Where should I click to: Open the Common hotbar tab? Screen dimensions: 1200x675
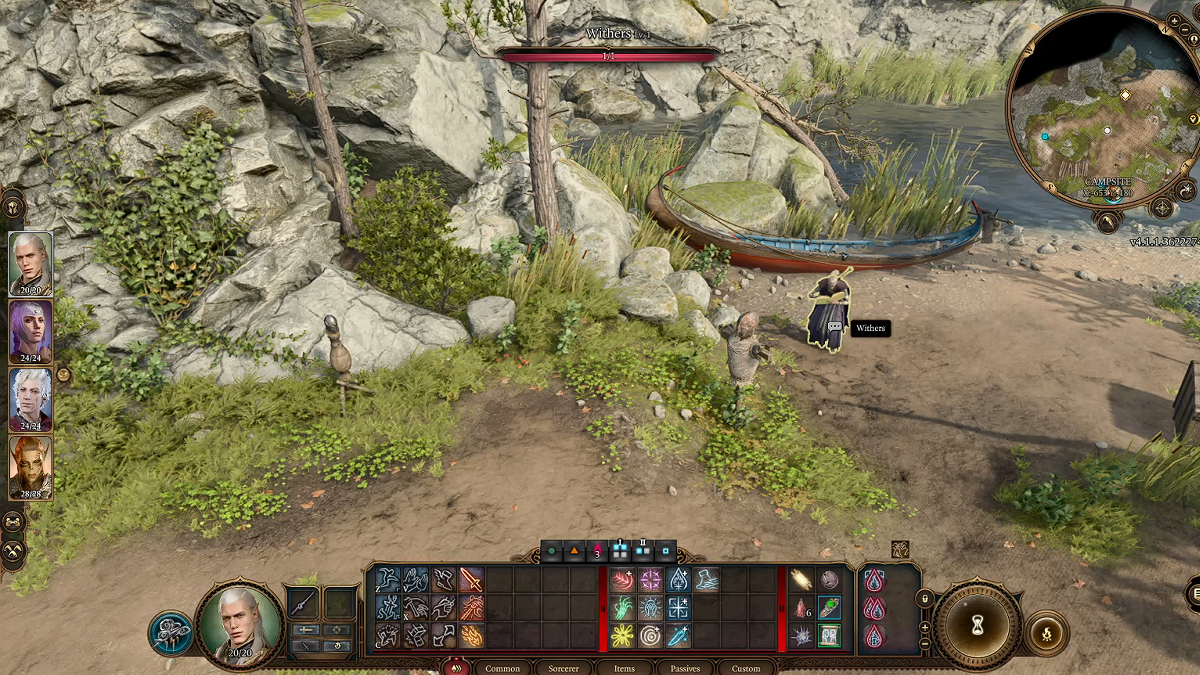point(502,668)
